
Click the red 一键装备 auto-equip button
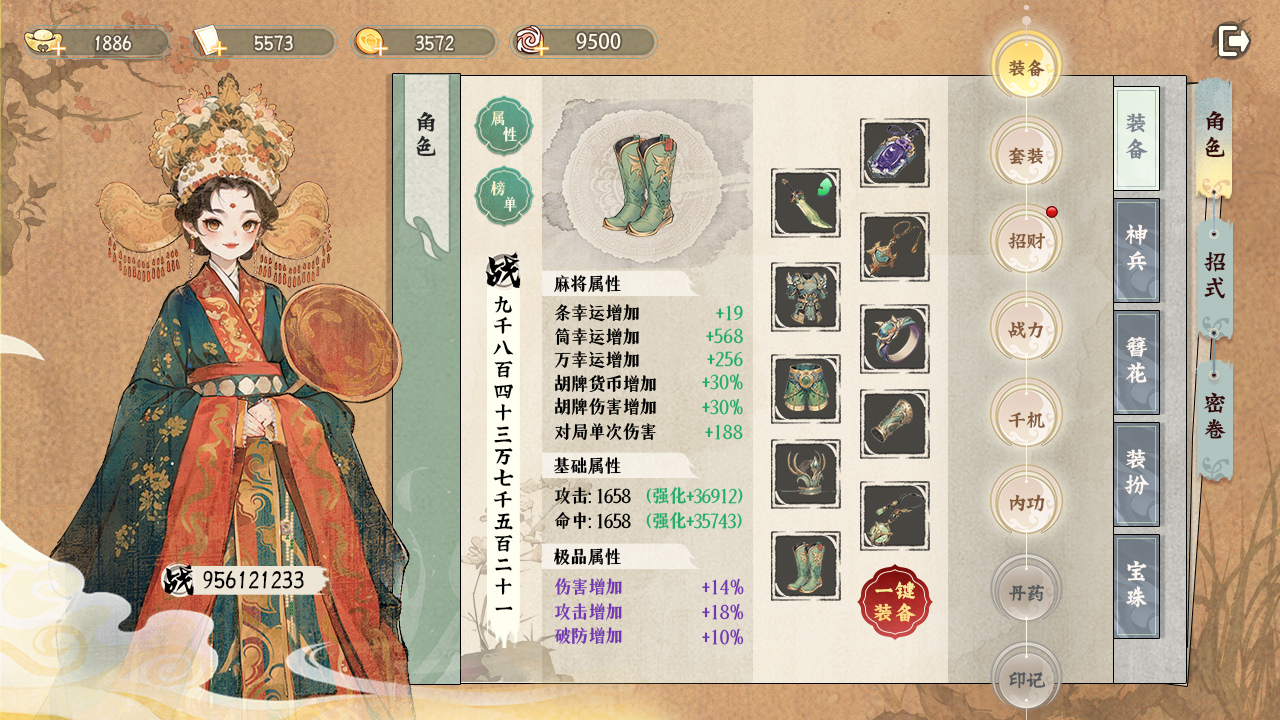click(x=894, y=602)
